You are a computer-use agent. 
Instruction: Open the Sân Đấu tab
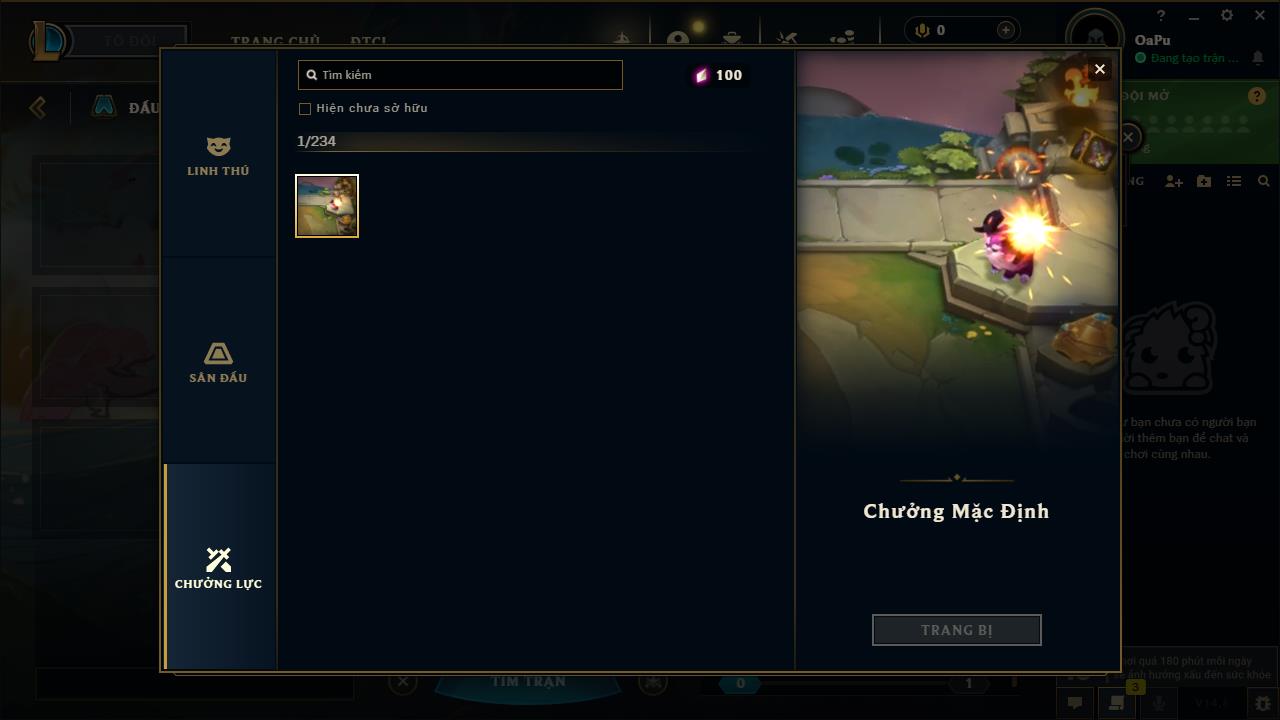coord(218,362)
